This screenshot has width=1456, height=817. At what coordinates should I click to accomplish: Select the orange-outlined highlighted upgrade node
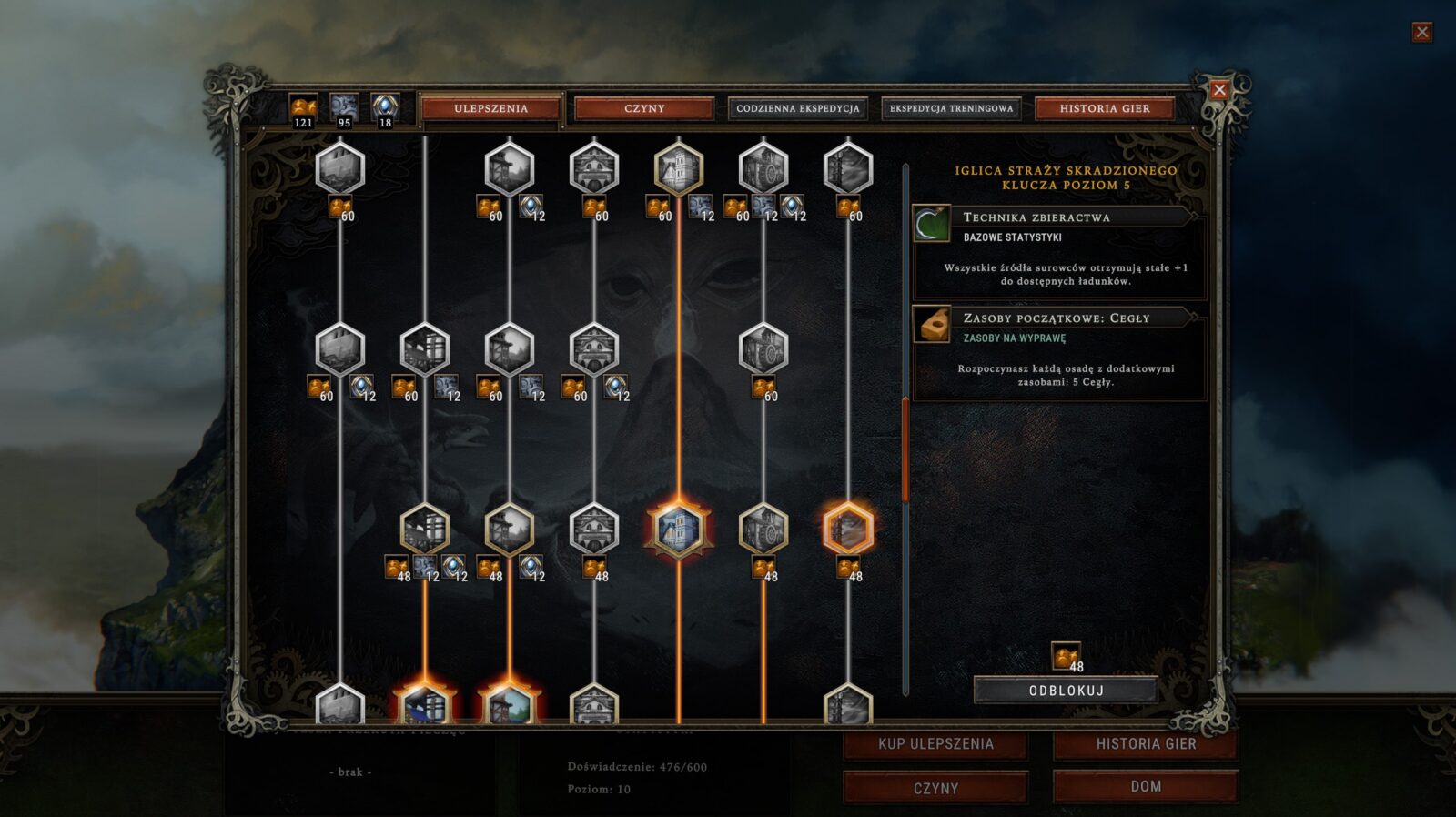[848, 529]
